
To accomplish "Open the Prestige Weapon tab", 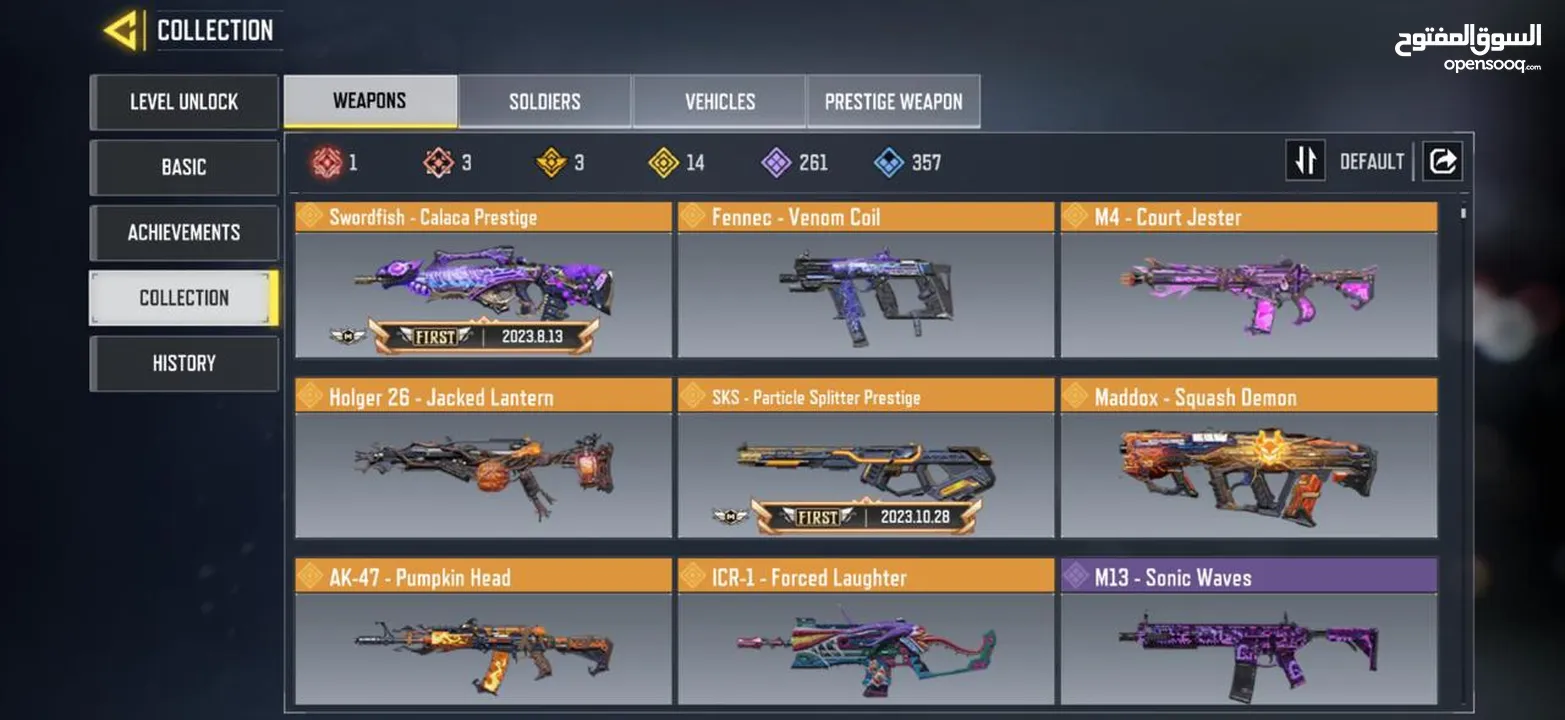I will (893, 100).
